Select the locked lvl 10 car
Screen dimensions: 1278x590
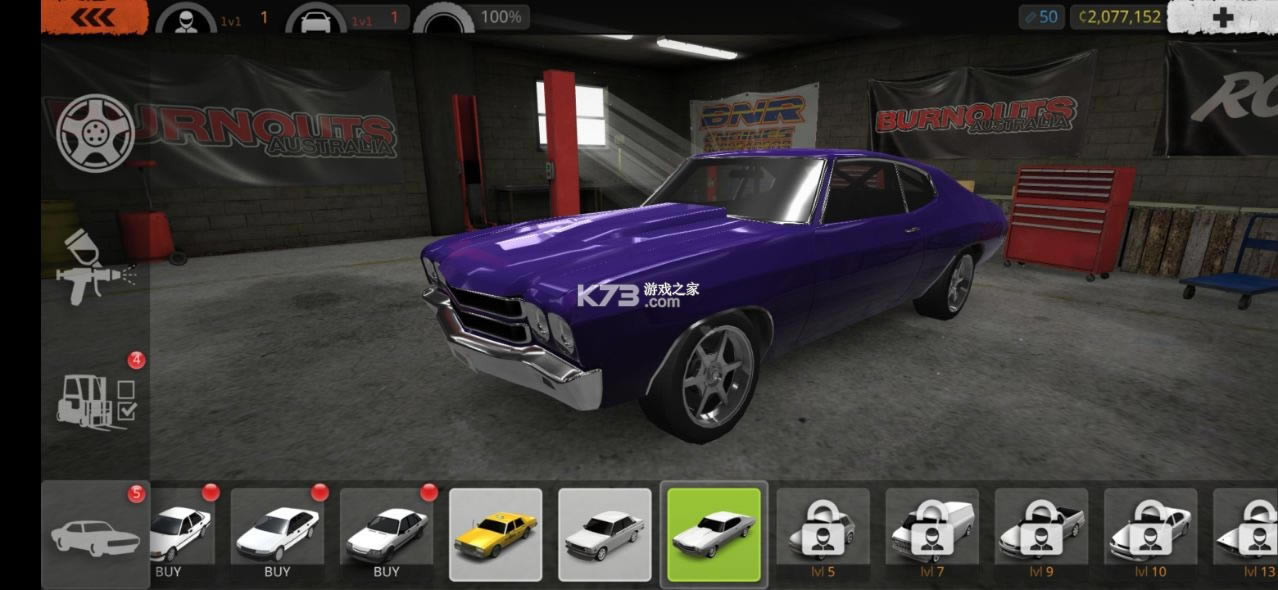[1150, 534]
